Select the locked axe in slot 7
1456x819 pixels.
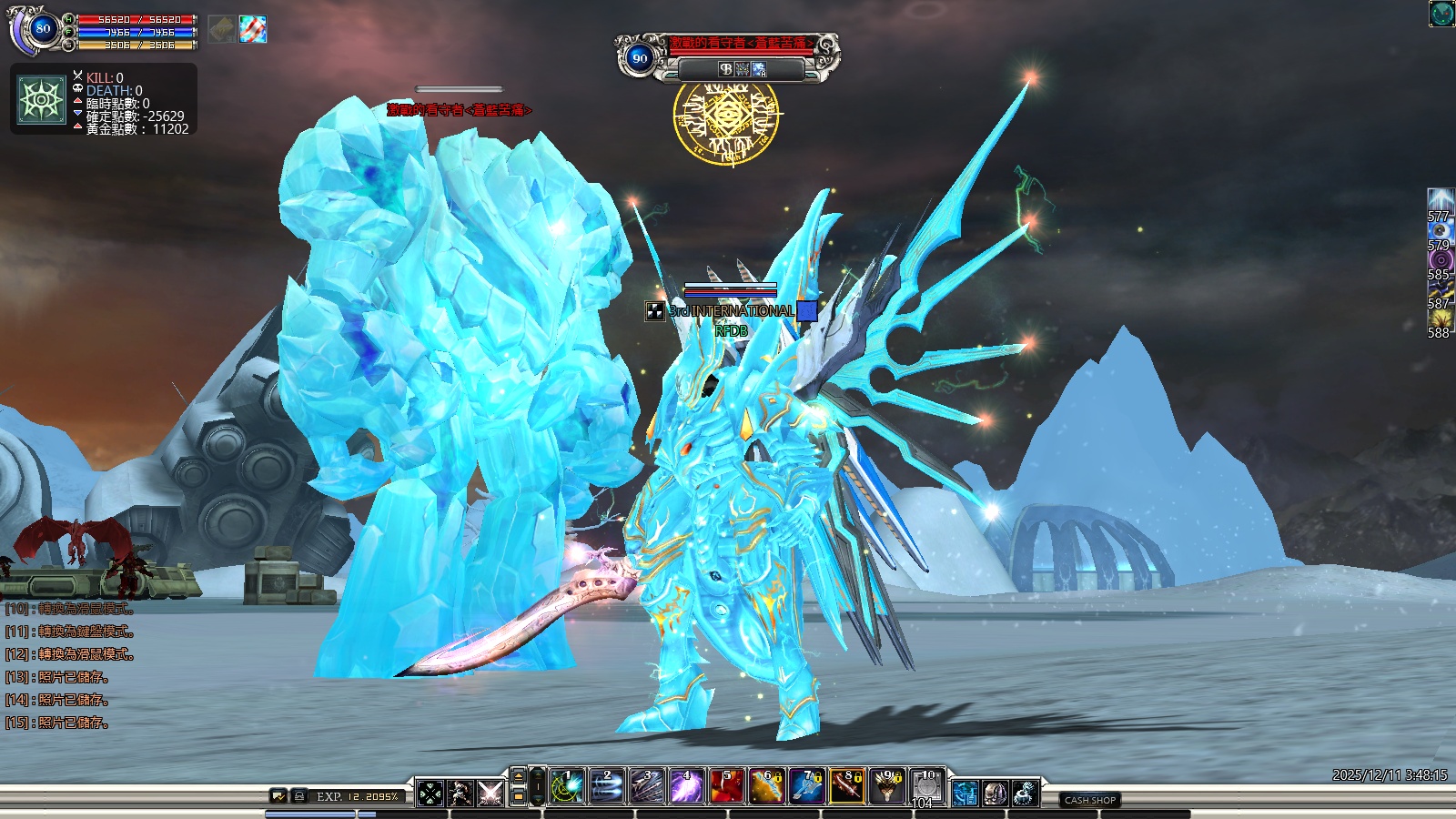807,787
